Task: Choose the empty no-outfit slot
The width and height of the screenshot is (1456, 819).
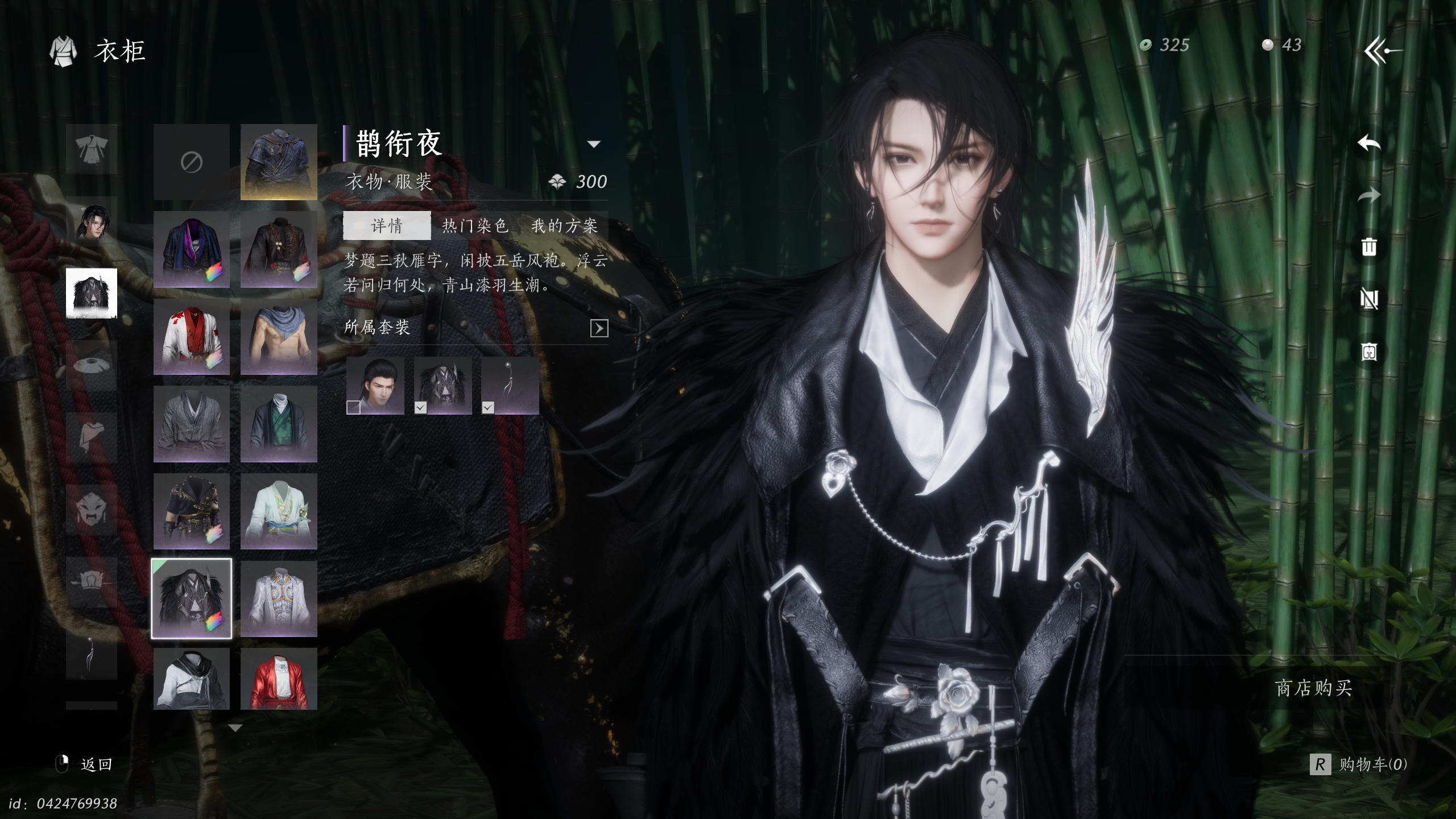Action: coord(192,163)
